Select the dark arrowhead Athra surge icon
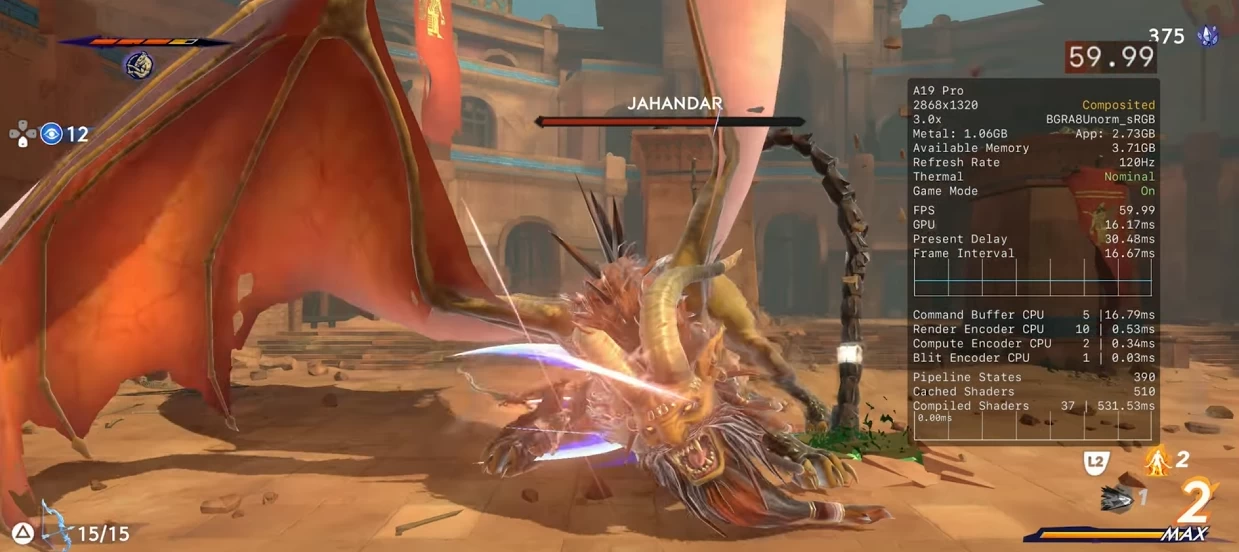1239x552 pixels. [x=1117, y=499]
